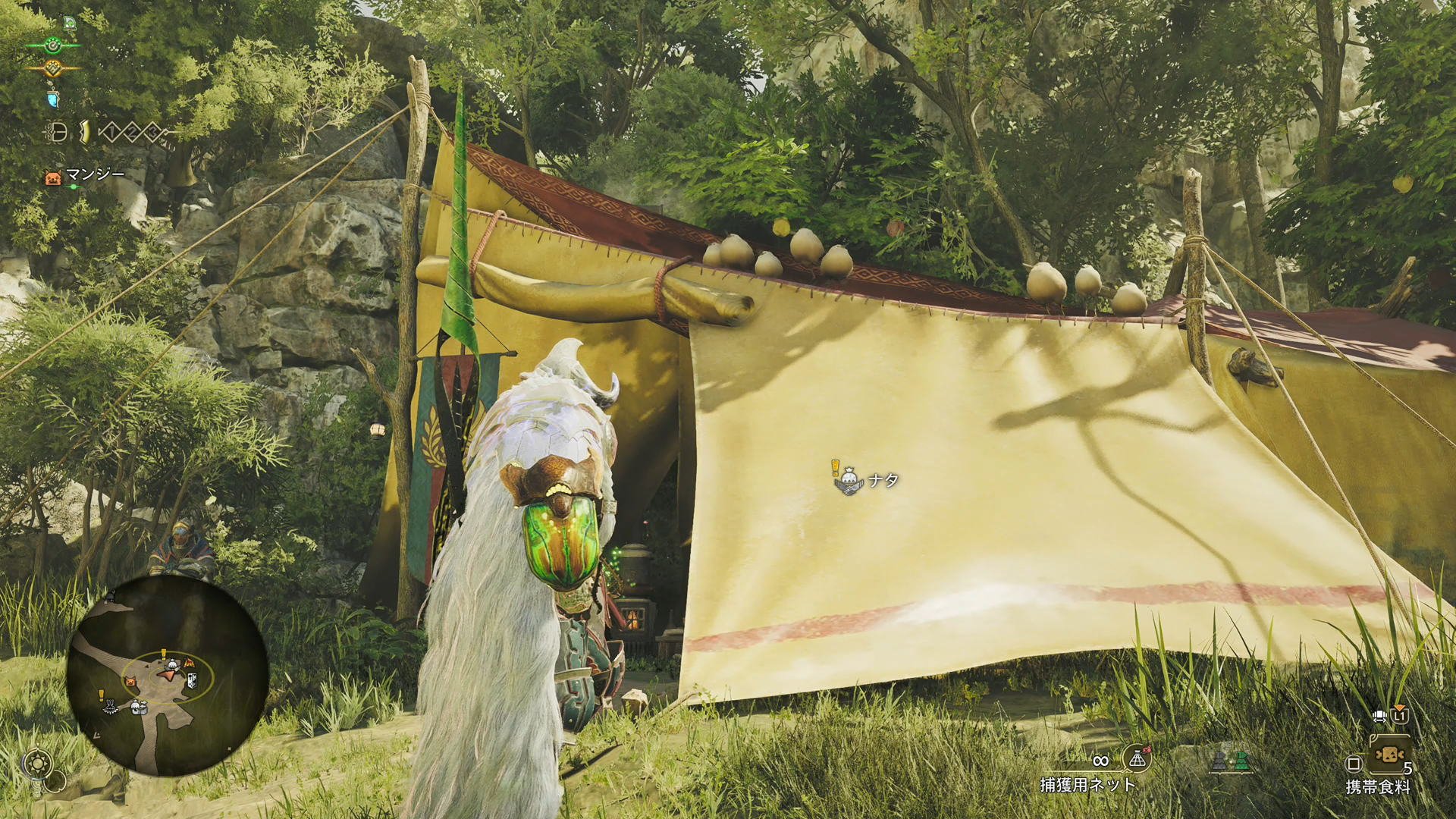The height and width of the screenshot is (819, 1456).
Task: Select the Palico face icon on the minimap
Action: (x=130, y=681)
